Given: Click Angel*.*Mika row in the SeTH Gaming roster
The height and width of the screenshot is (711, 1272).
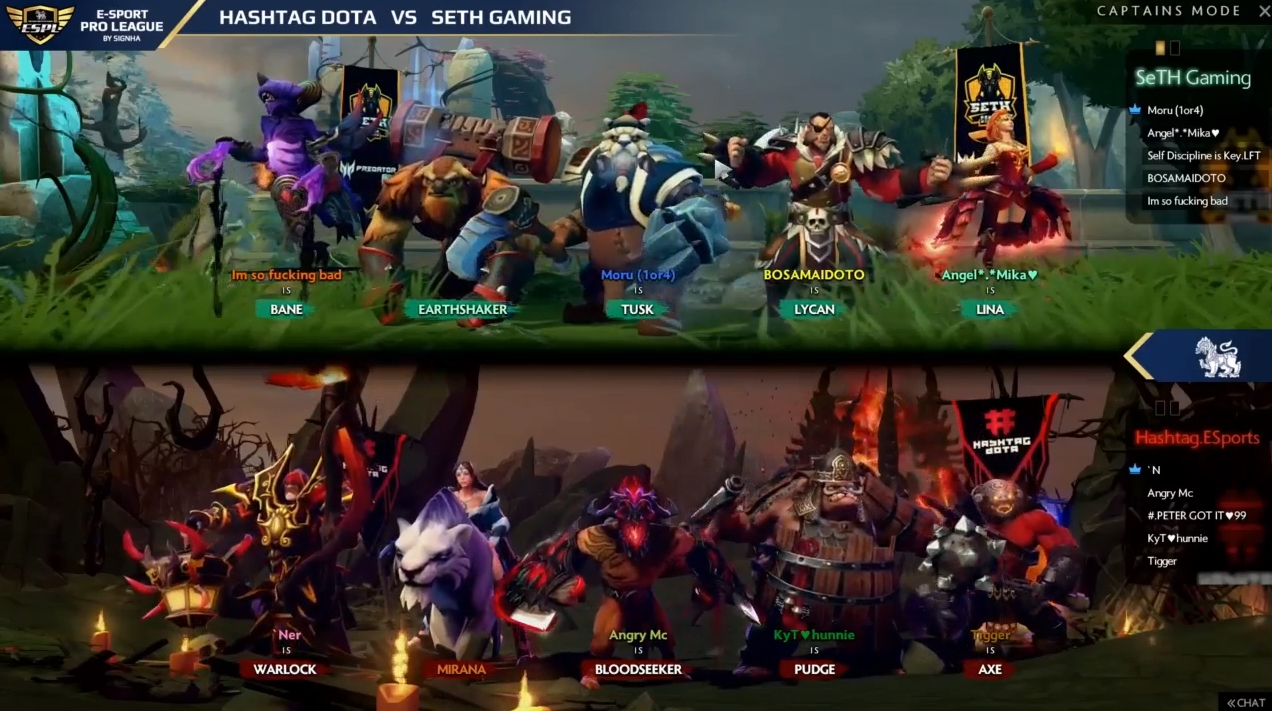Looking at the screenshot, I should coord(1183,133).
